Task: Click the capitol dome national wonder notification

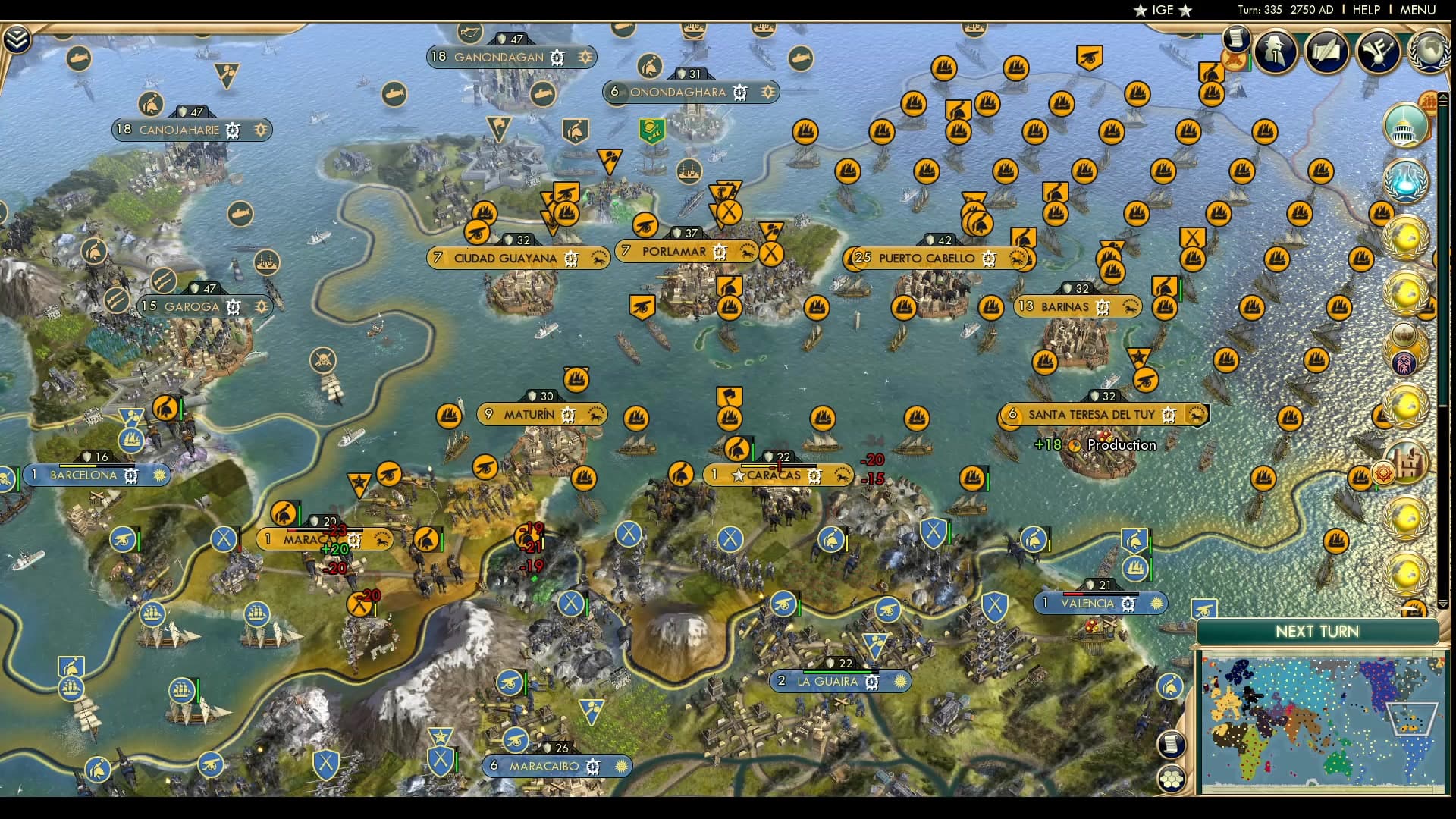Action: (1405, 126)
